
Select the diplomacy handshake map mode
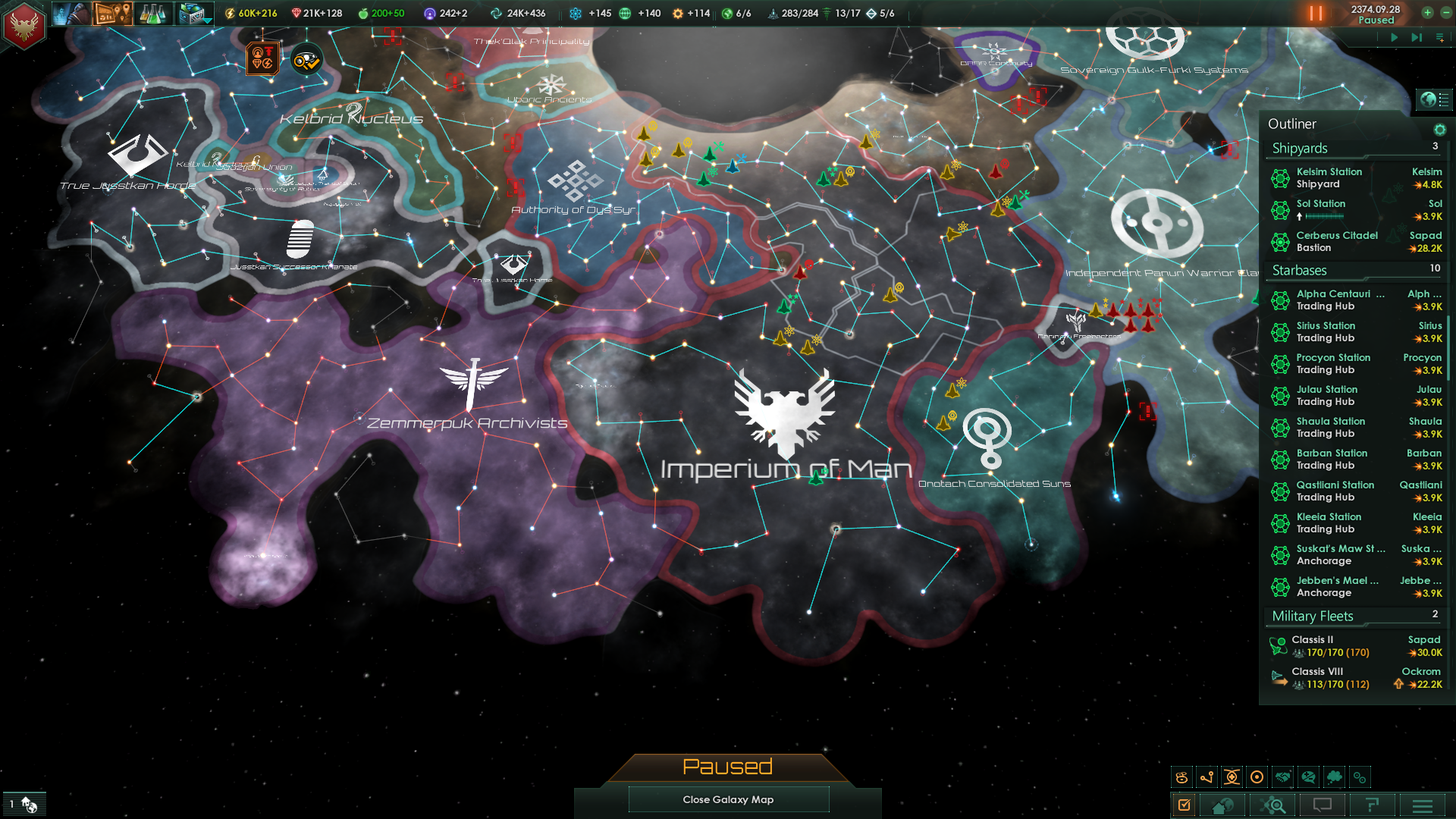pyautogui.click(x=1285, y=777)
